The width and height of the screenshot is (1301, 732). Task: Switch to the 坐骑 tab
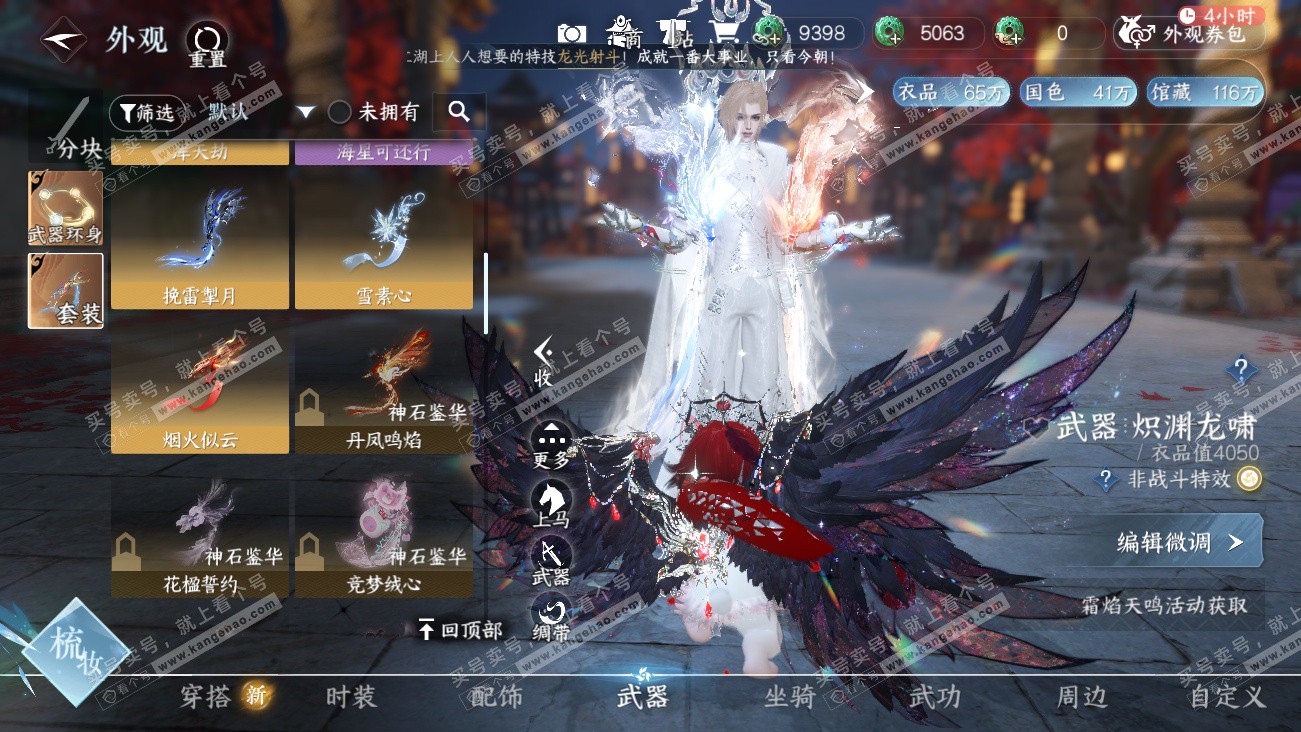pyautogui.click(x=789, y=696)
